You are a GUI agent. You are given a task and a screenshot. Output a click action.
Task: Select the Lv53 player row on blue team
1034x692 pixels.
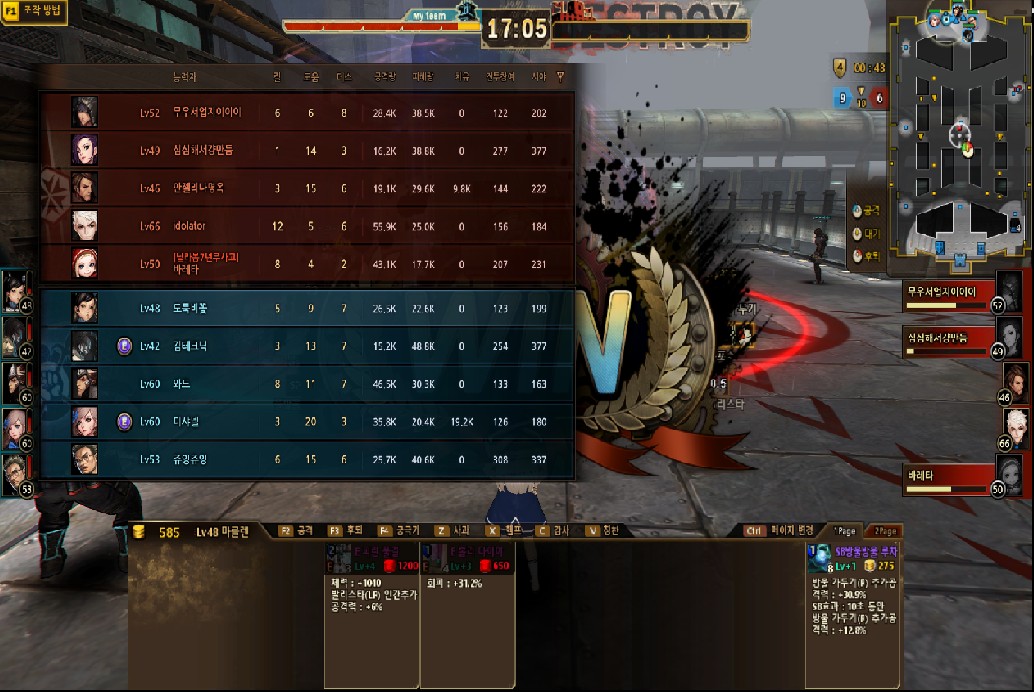308,459
